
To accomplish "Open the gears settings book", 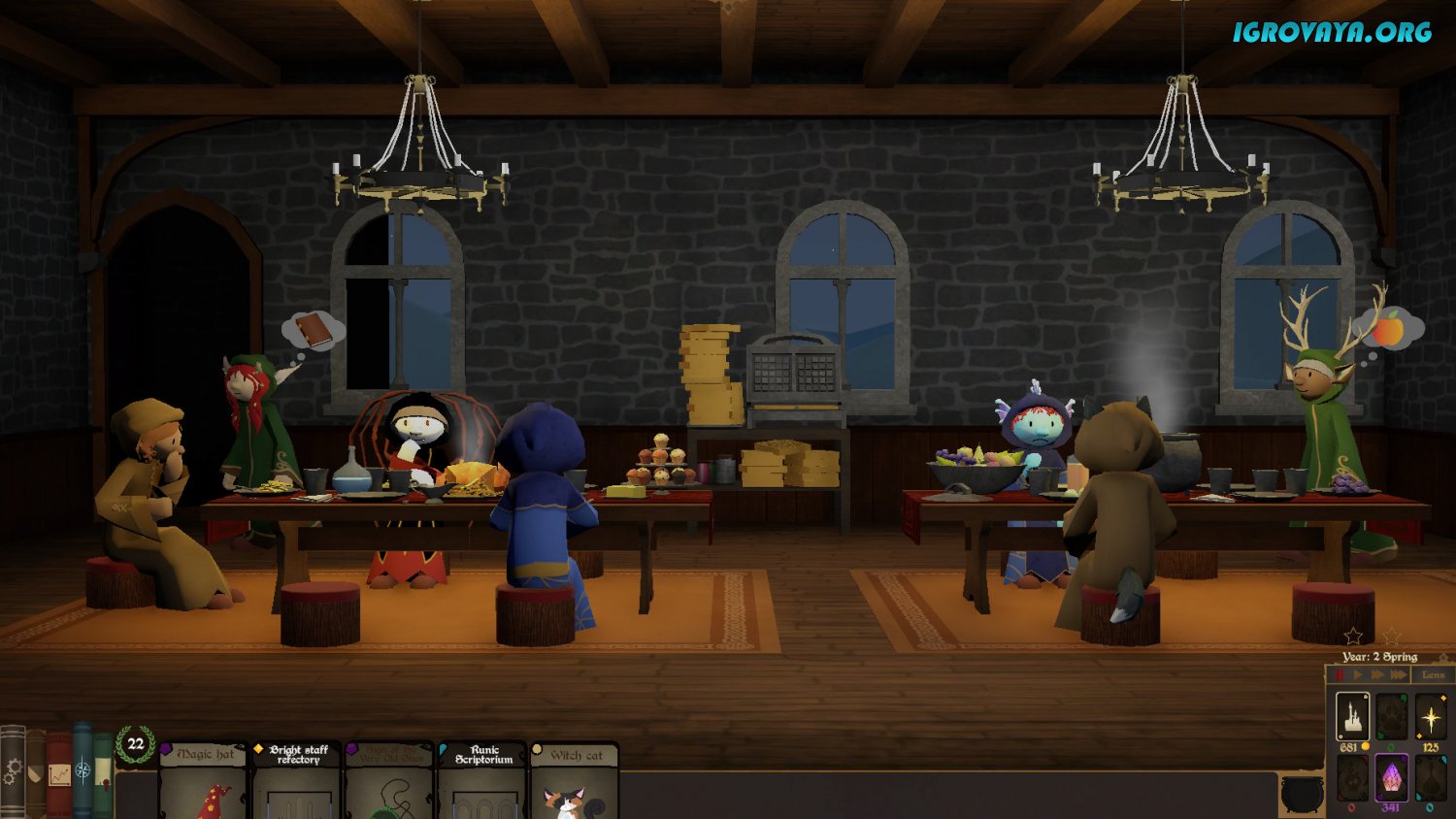I will tap(13, 771).
